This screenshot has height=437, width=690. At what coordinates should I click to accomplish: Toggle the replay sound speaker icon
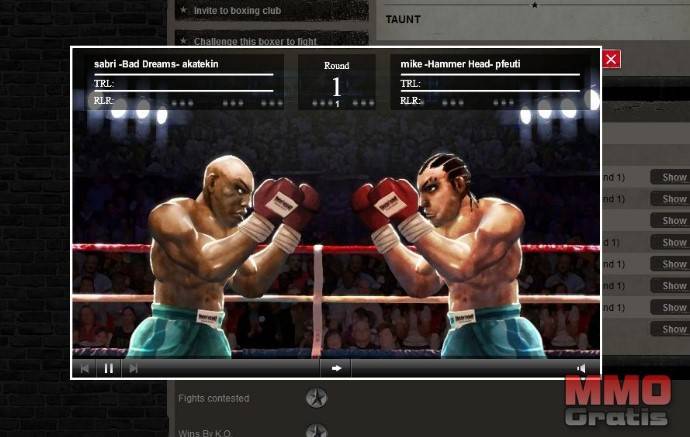[x=581, y=368]
